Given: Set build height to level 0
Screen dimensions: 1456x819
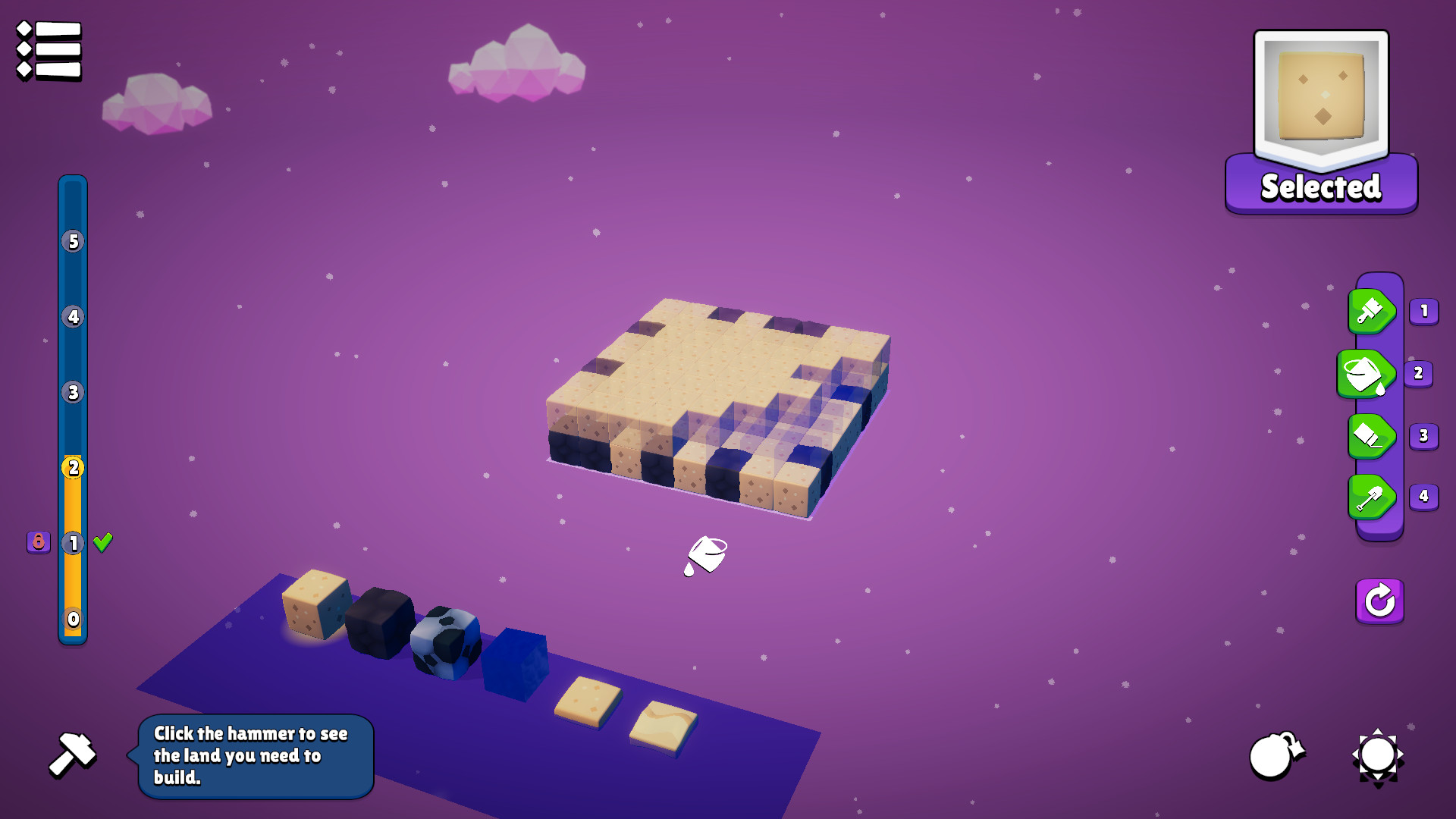Looking at the screenshot, I should 73,620.
